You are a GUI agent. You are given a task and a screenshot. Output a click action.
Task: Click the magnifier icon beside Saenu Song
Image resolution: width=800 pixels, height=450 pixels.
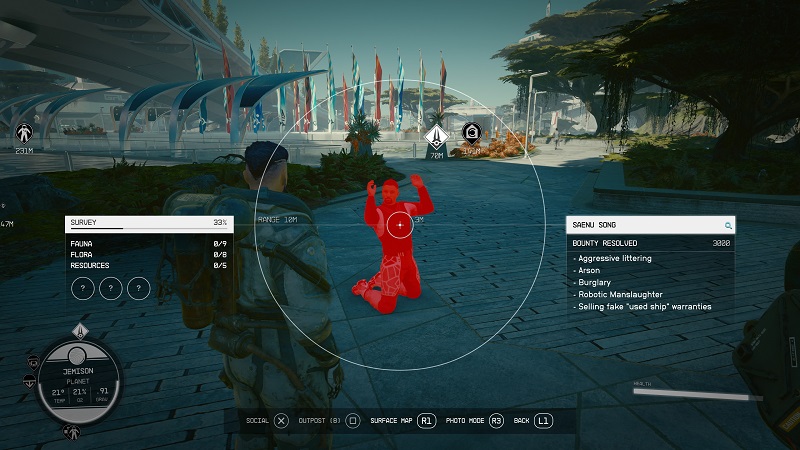tap(728, 226)
